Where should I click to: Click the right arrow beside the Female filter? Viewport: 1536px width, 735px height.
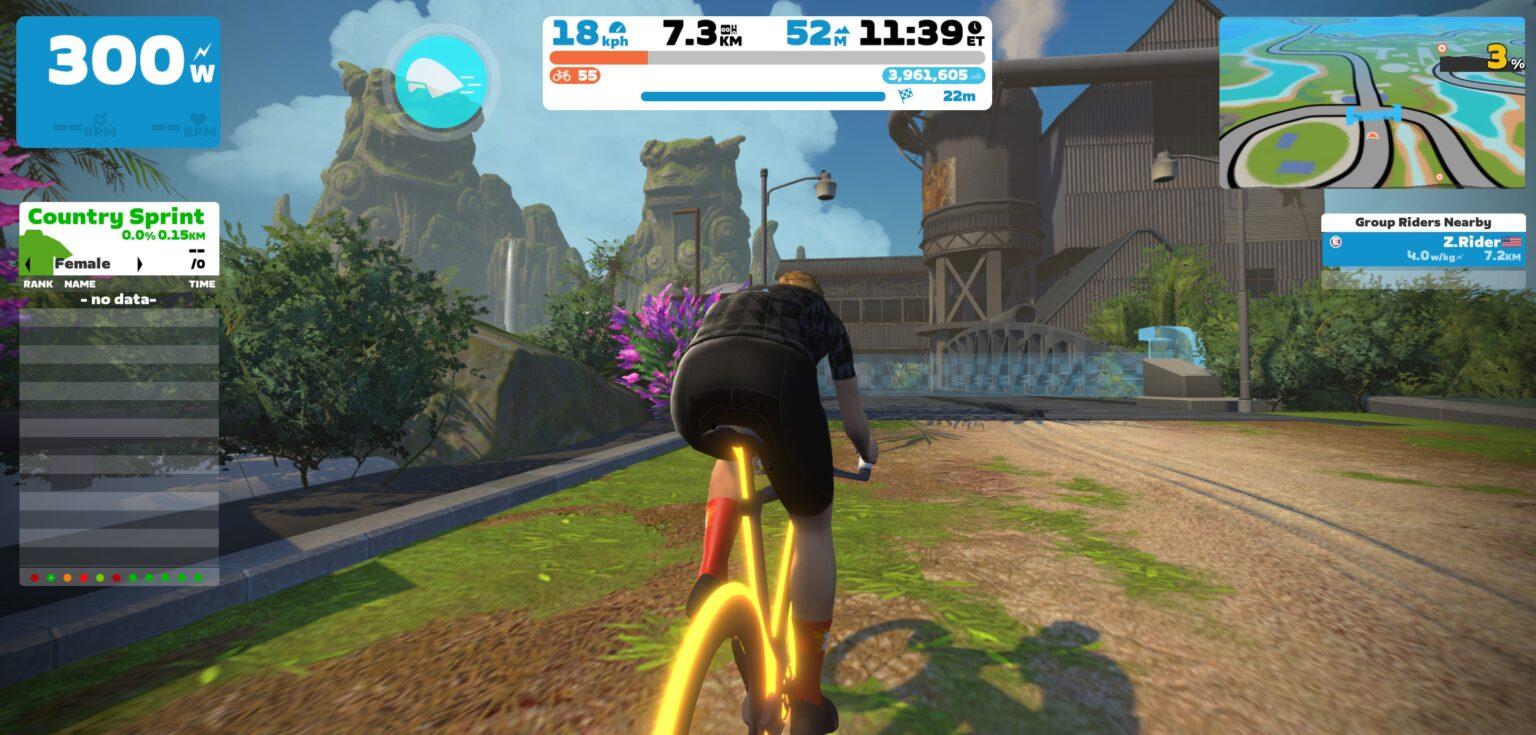pos(140,264)
